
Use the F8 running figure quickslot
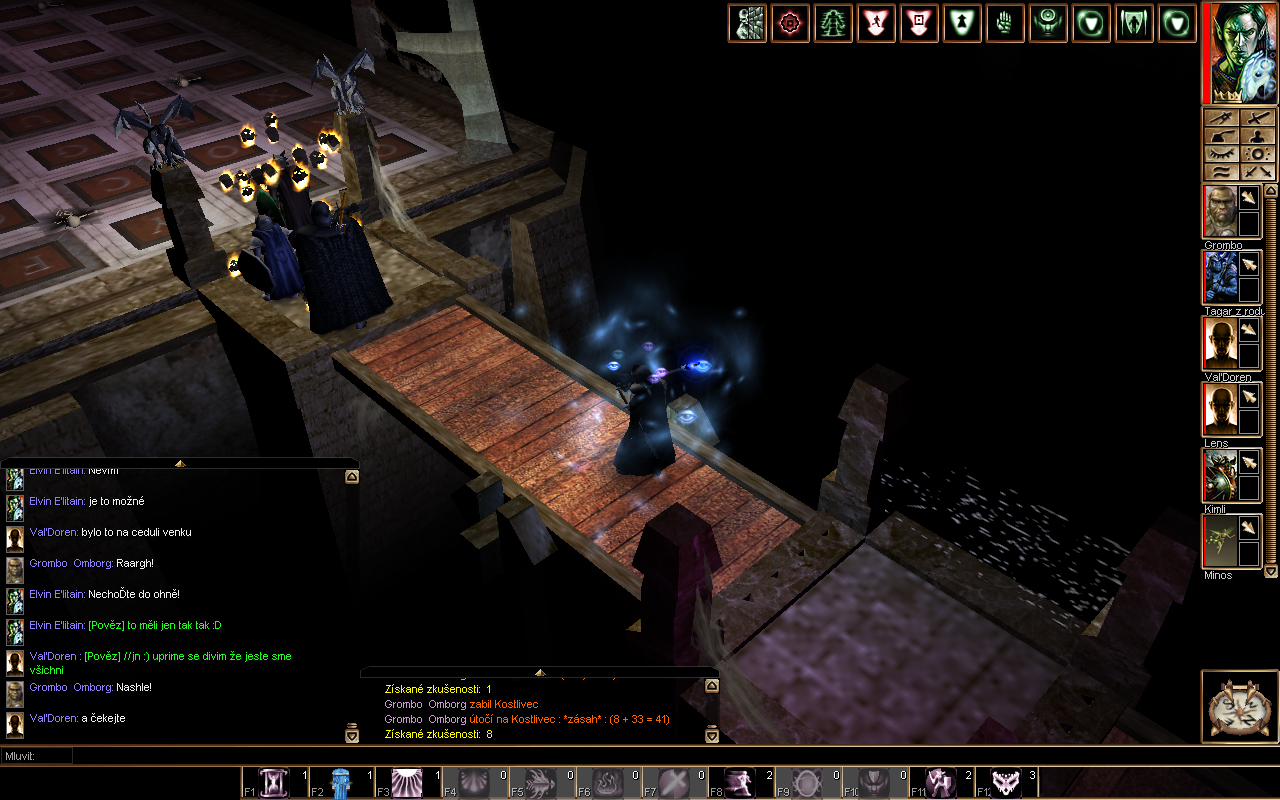[741, 783]
